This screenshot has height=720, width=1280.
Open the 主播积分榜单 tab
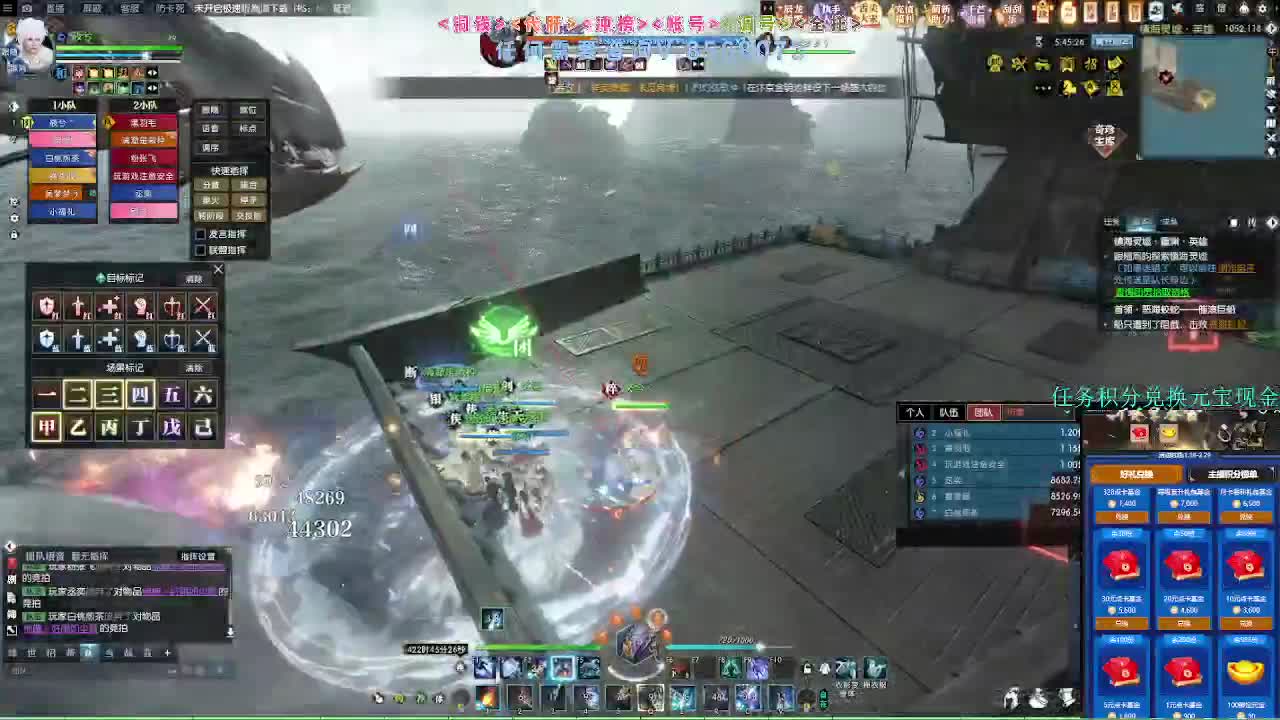click(x=1232, y=472)
